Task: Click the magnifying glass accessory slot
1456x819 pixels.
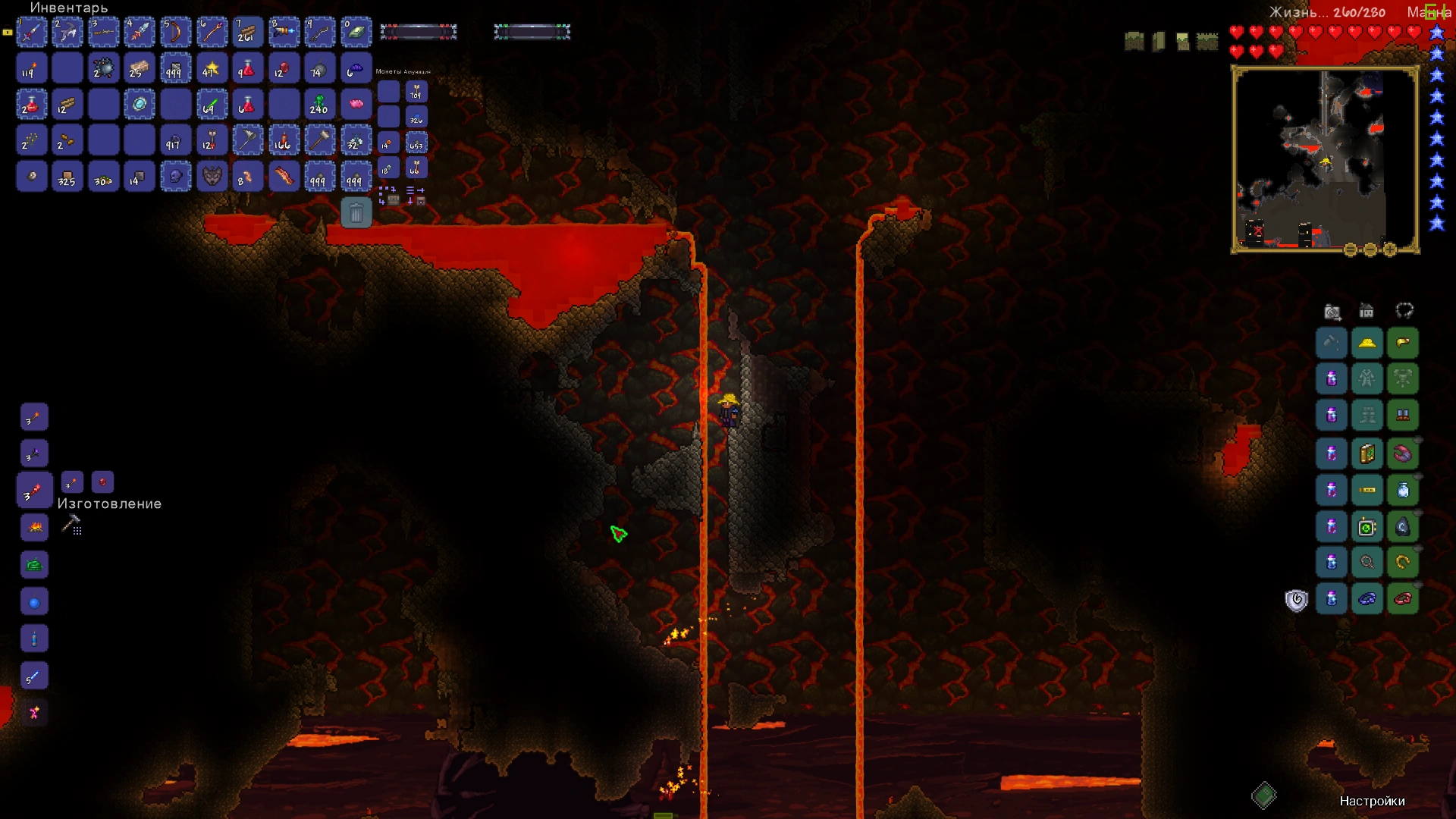Action: 1367,561
